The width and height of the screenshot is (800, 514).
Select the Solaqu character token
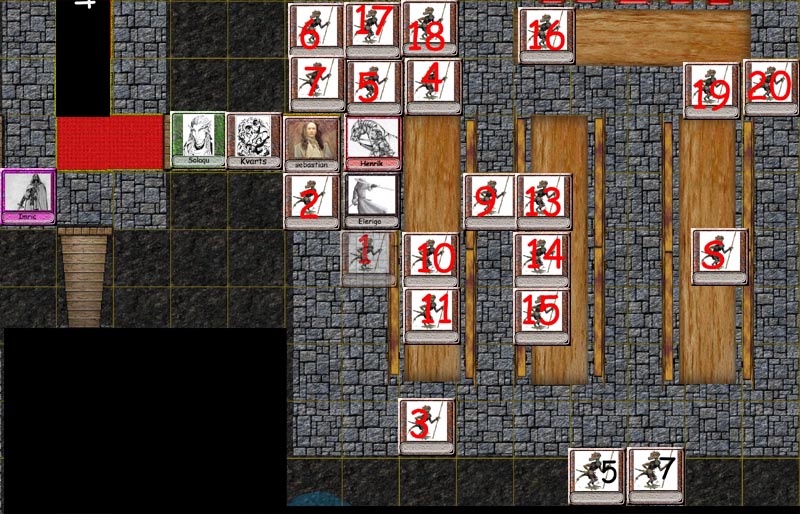(x=198, y=140)
